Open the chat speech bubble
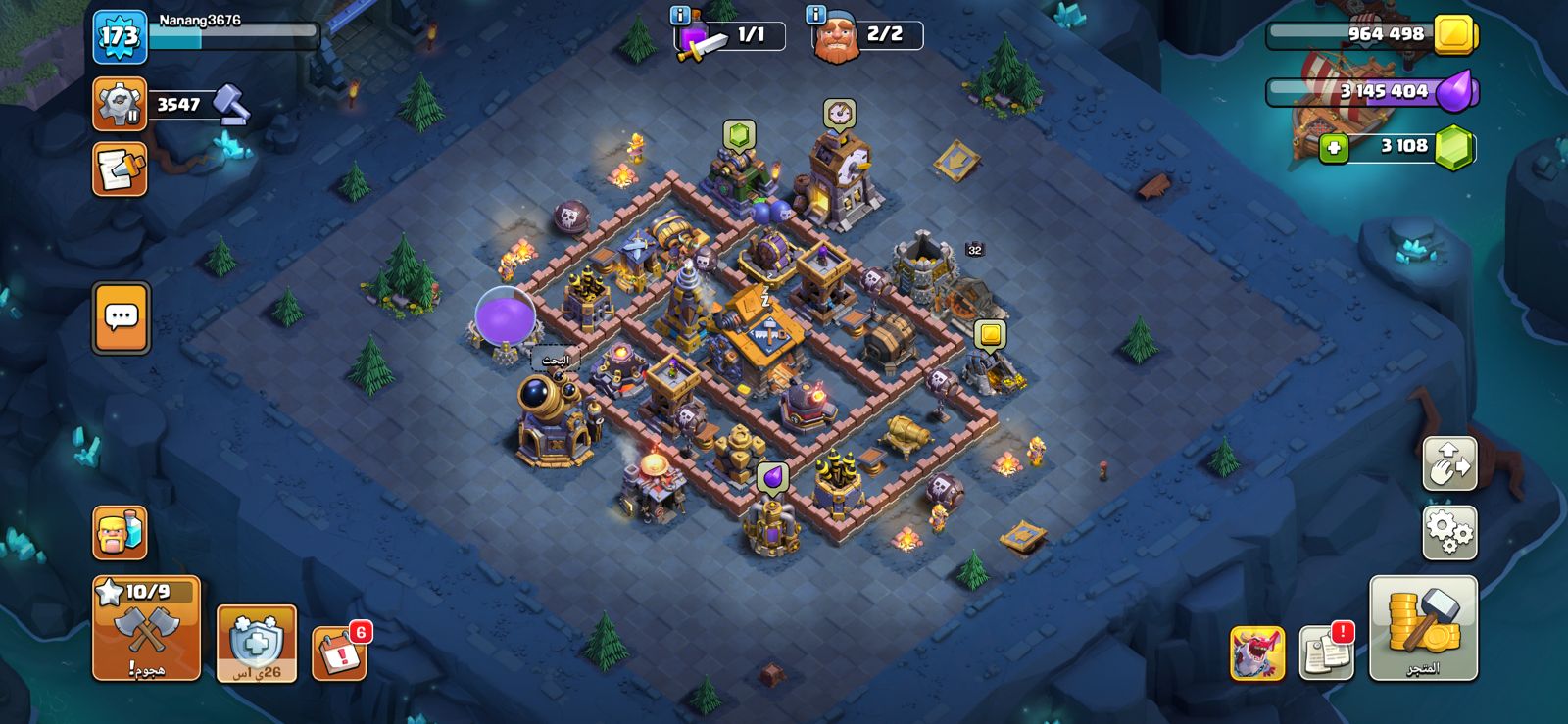 (x=122, y=317)
